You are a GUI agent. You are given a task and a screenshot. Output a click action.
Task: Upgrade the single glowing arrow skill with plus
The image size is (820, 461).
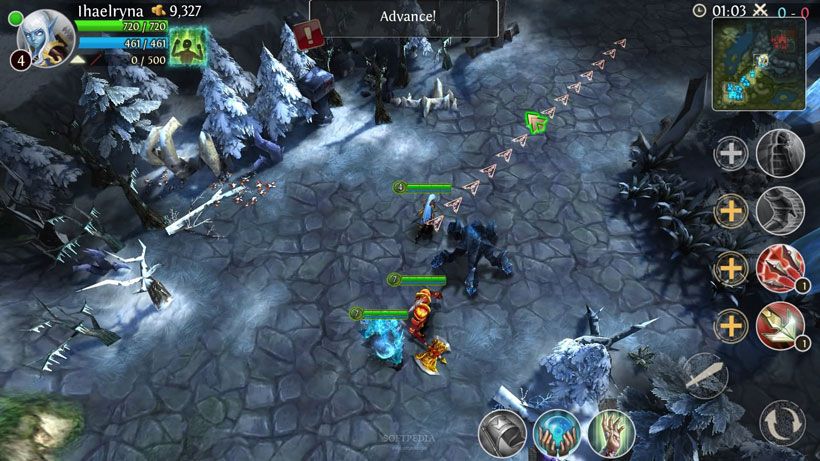(x=732, y=326)
